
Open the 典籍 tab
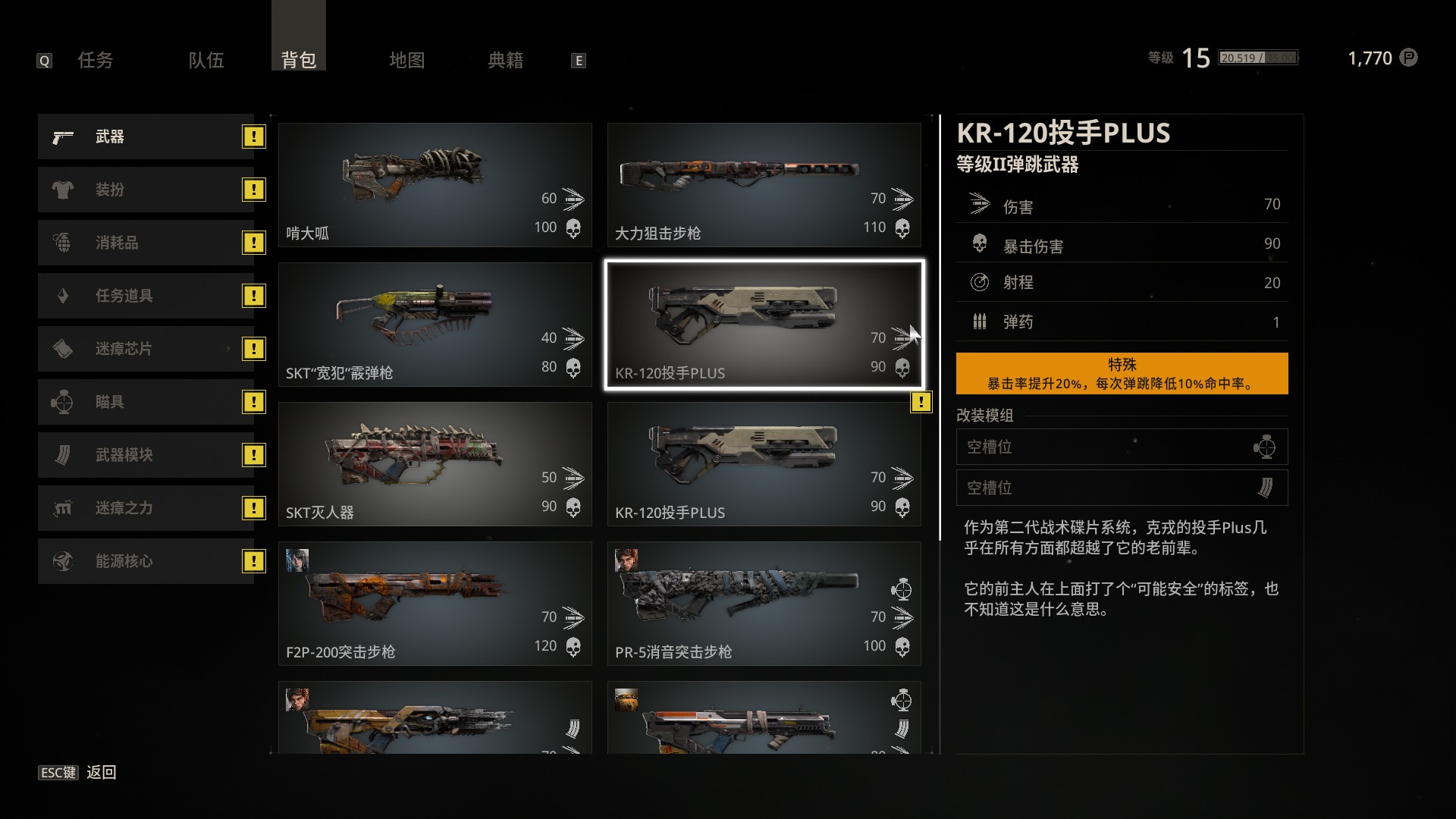[x=505, y=61]
